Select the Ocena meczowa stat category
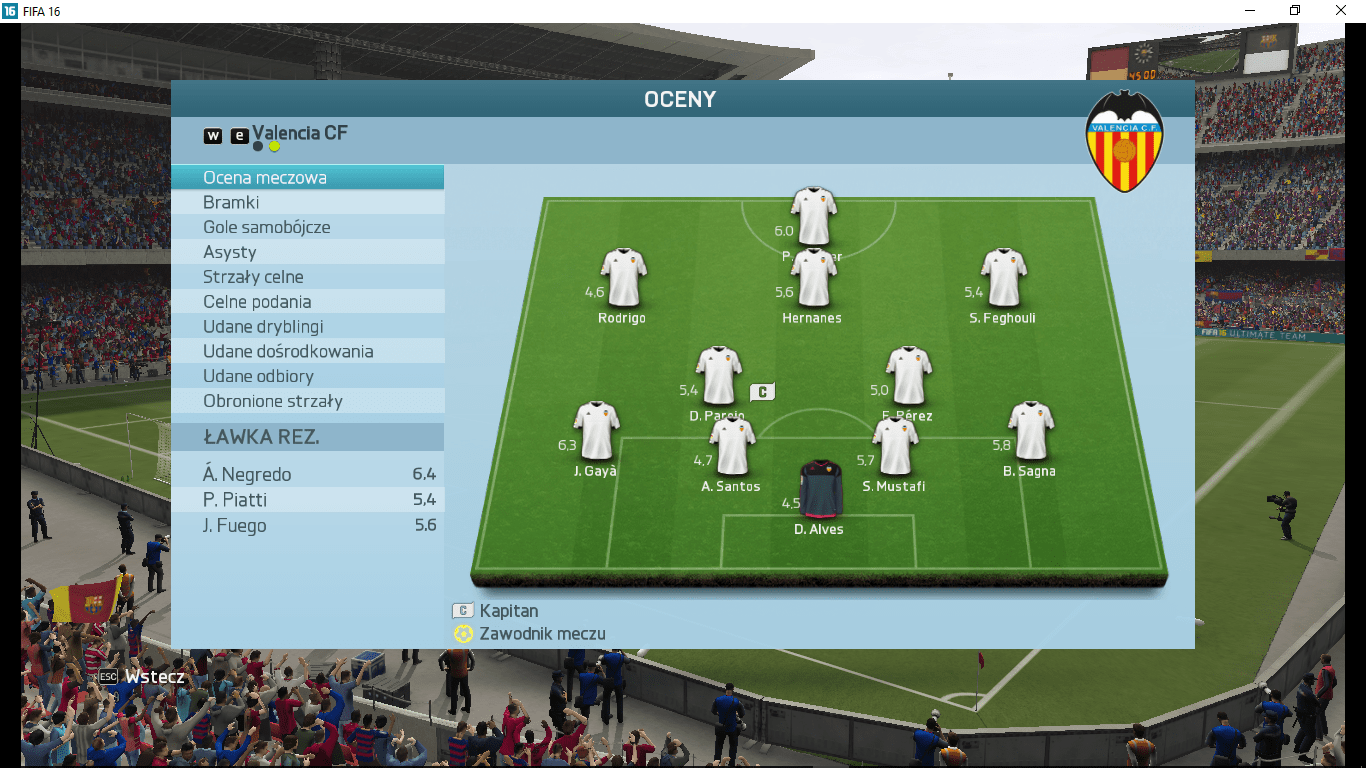 (307, 178)
